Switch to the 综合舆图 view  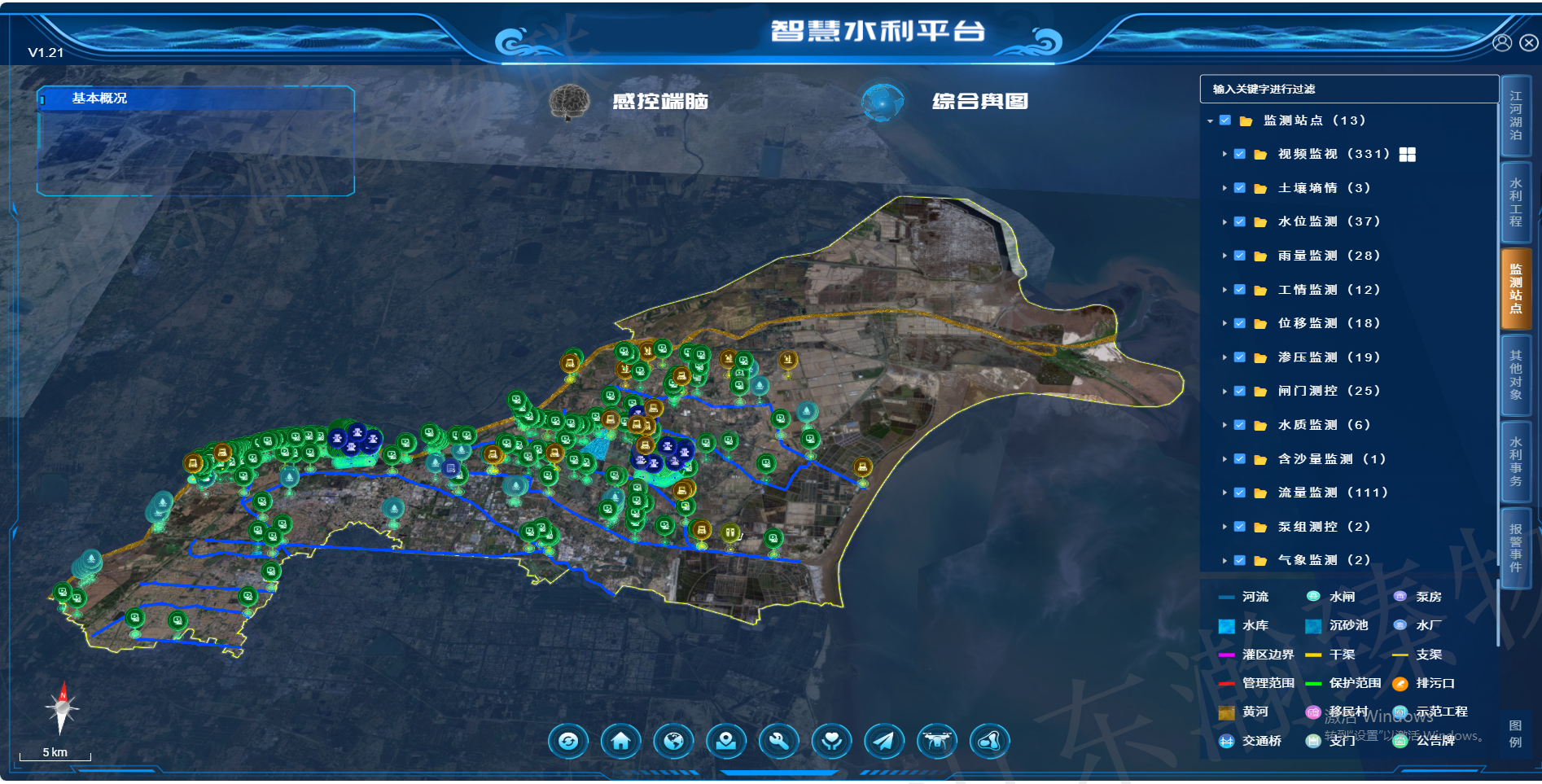tap(979, 102)
